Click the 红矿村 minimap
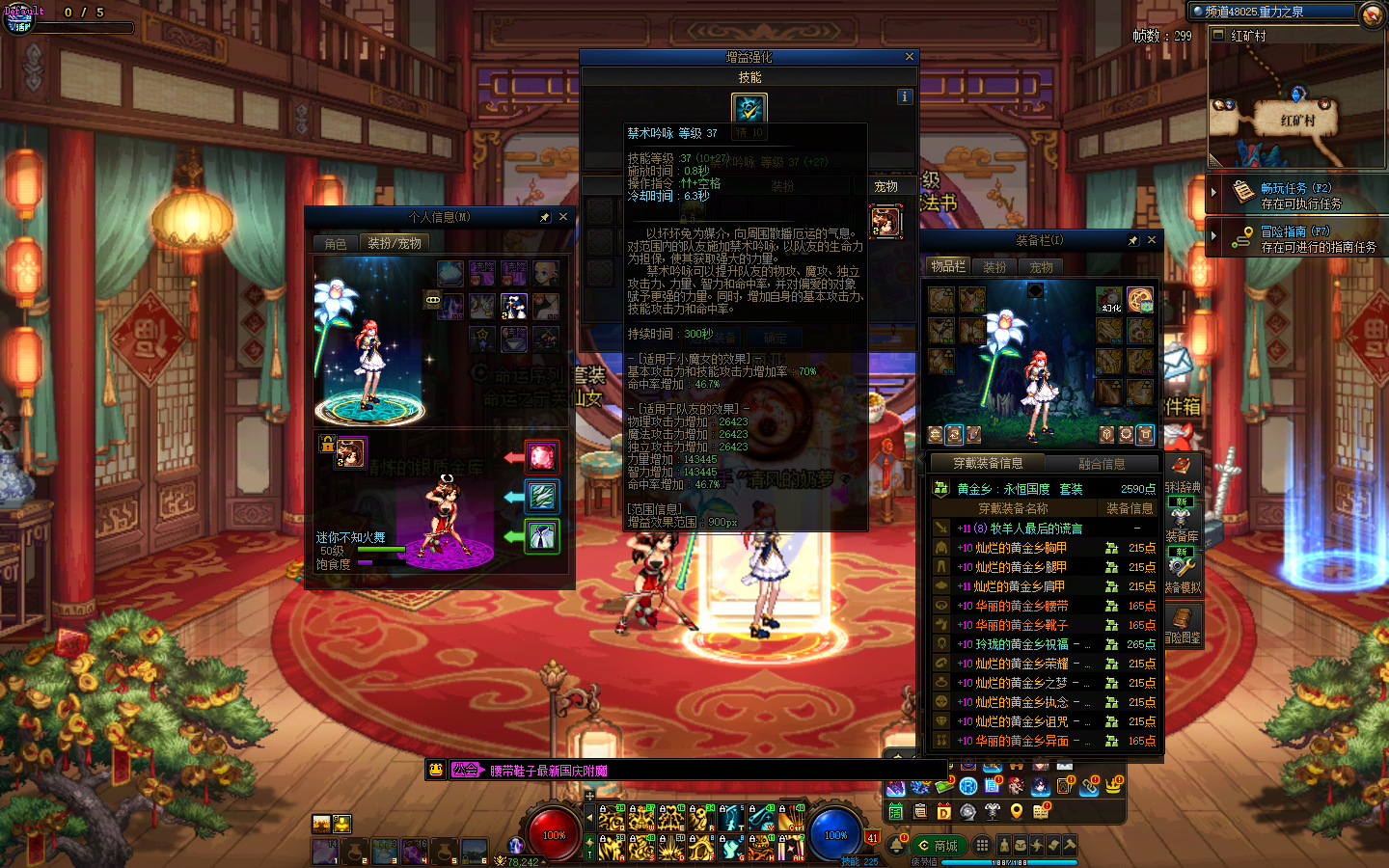Screen dimensions: 1389x868 click(x=1296, y=106)
